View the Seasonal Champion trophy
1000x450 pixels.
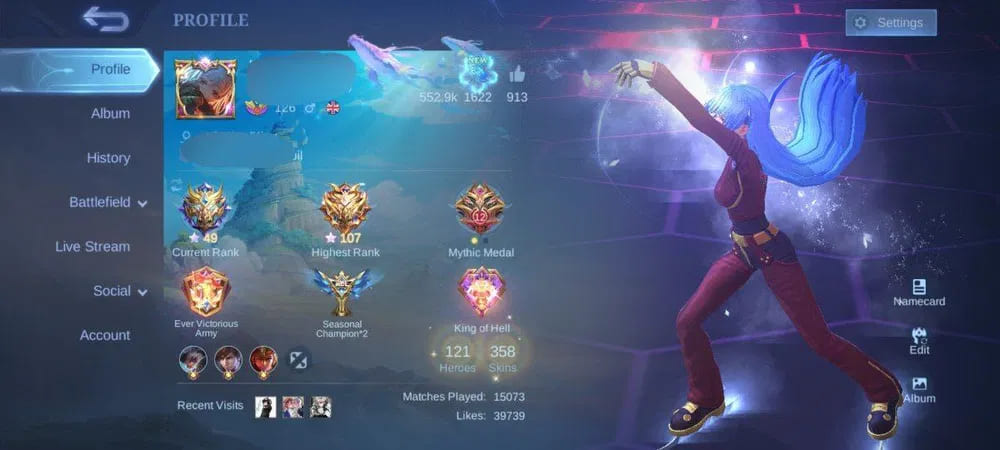(x=344, y=293)
